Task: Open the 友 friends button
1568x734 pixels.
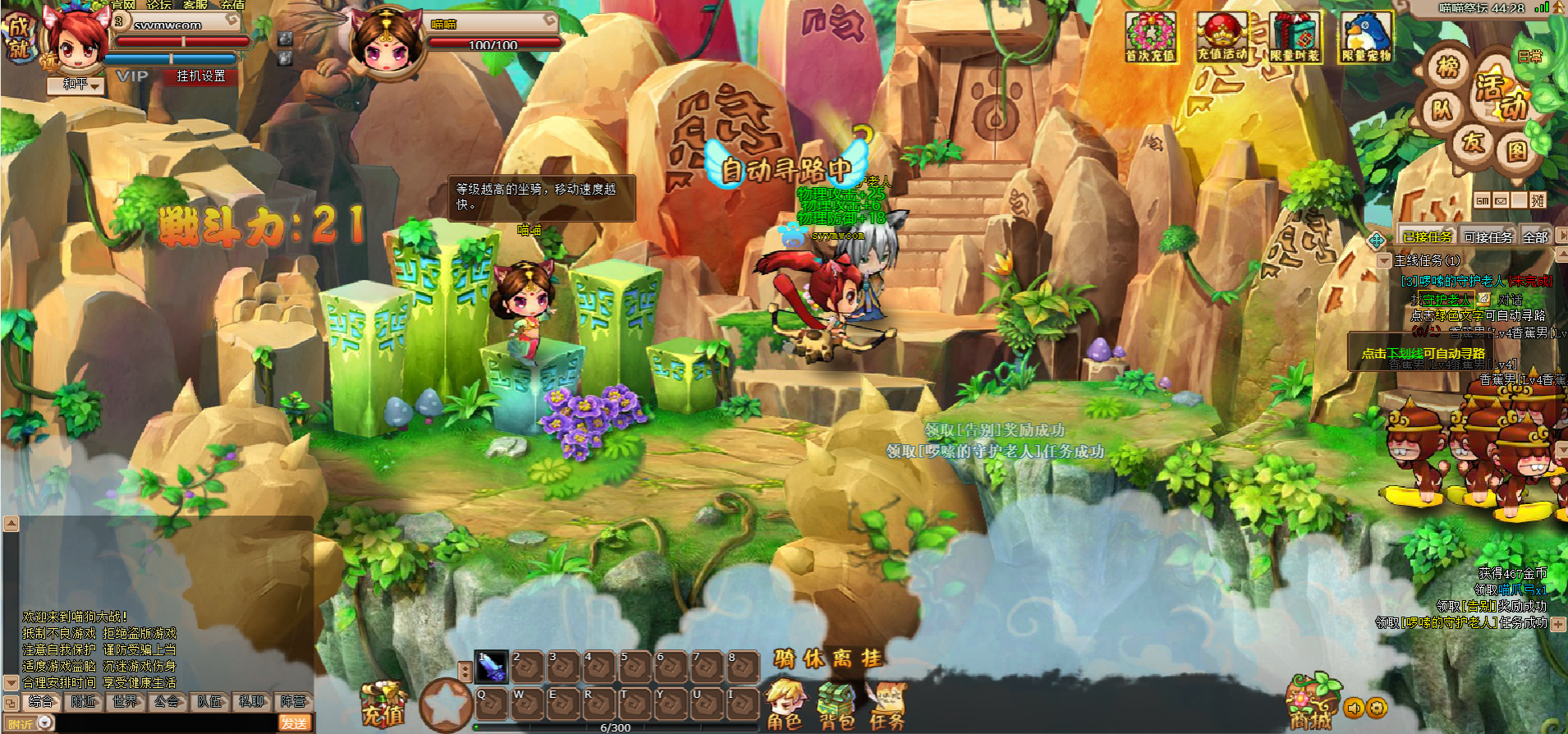Action: 1474,142
